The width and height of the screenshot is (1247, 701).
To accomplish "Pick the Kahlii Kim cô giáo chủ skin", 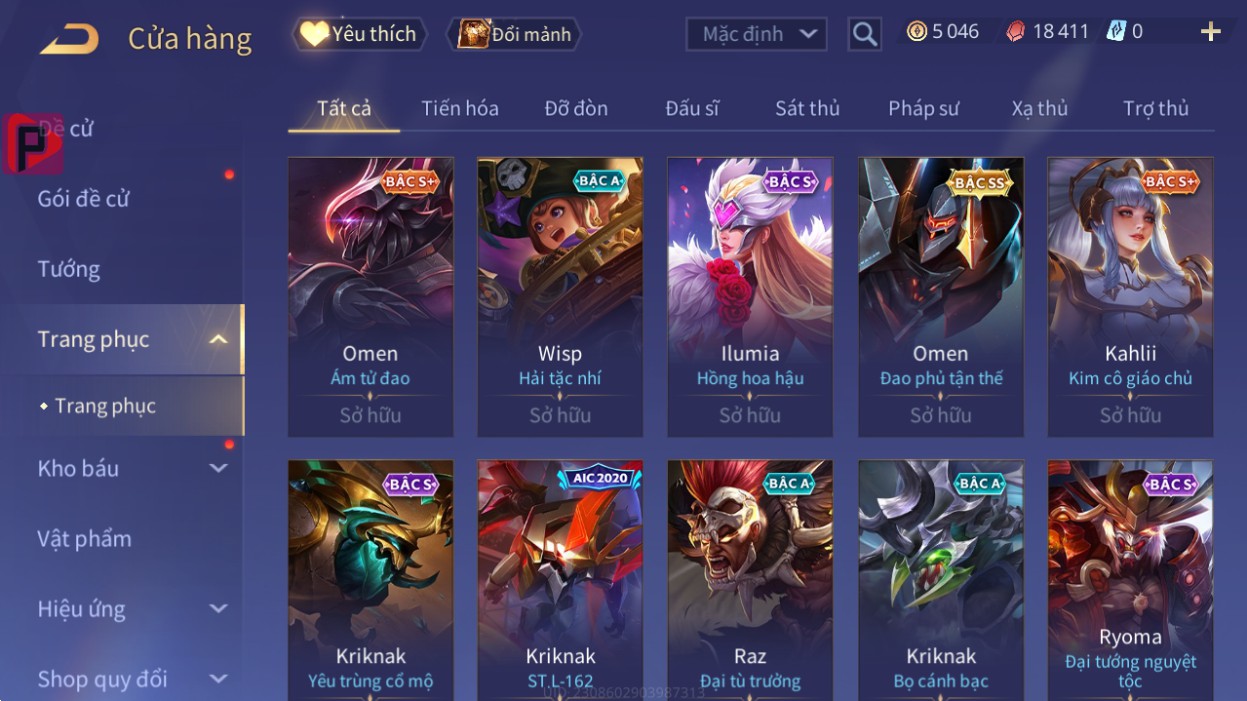I will 1130,297.
